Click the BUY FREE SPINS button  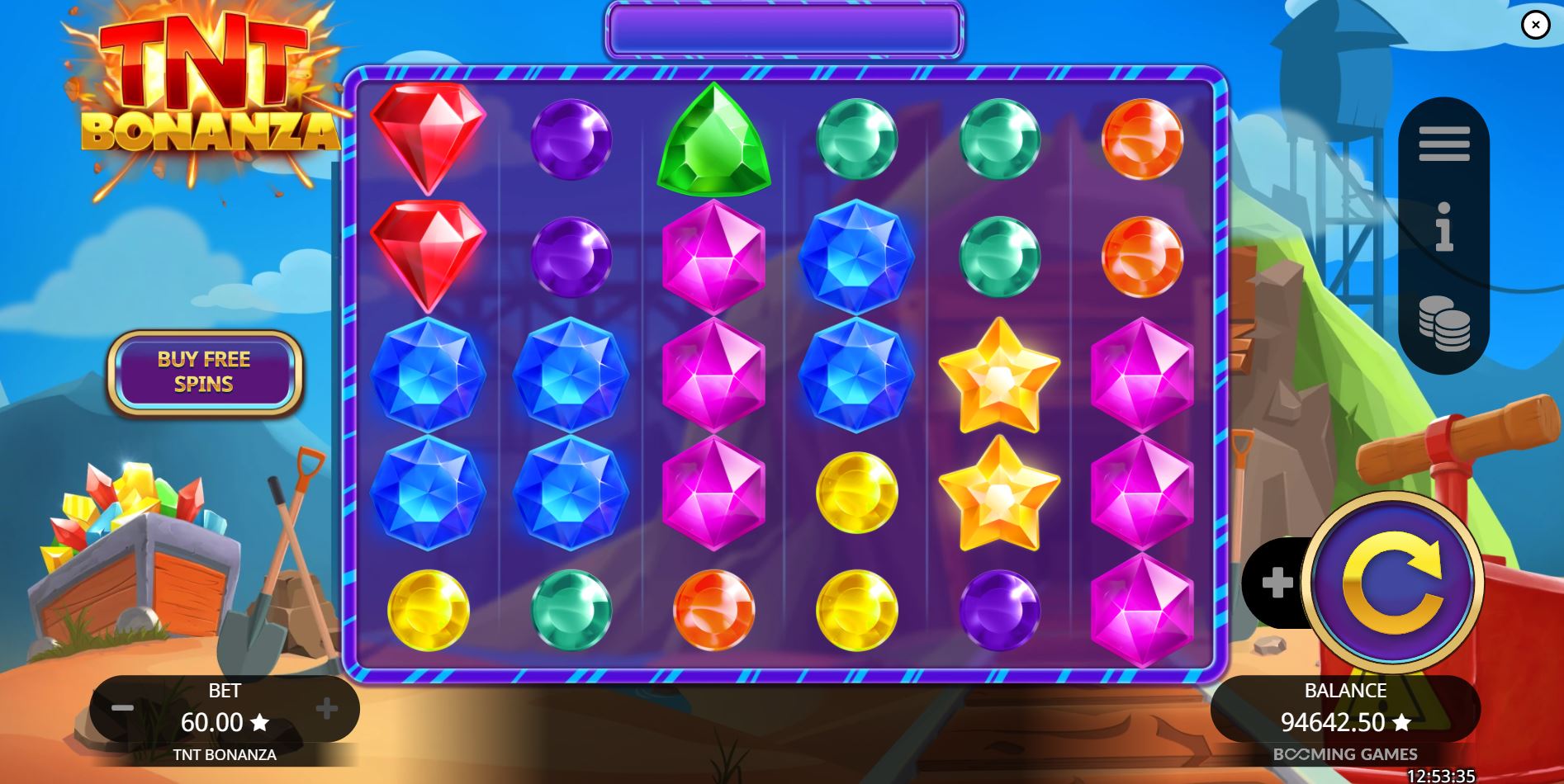tap(205, 373)
